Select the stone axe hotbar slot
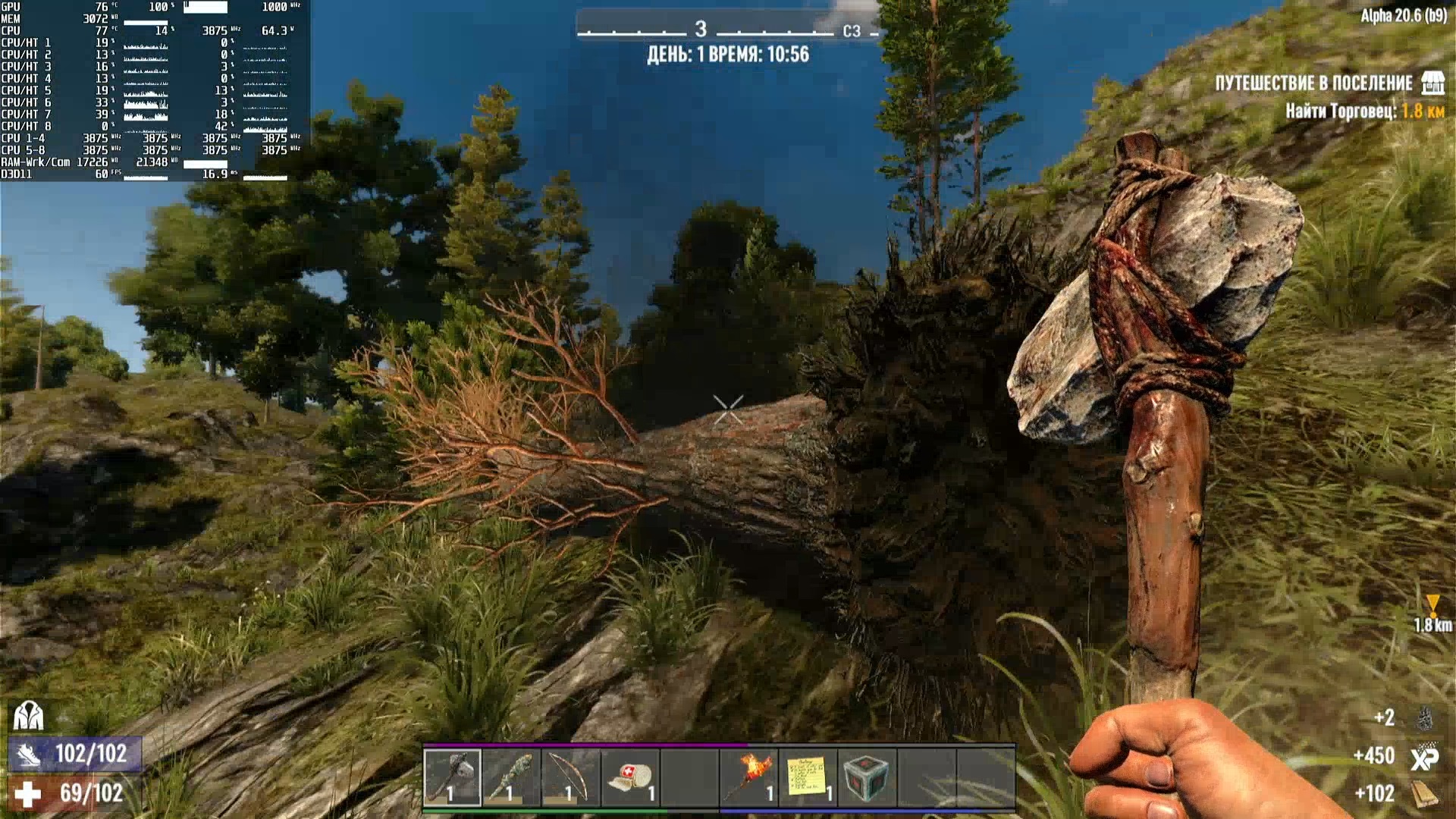The image size is (1456, 819). 452,776
